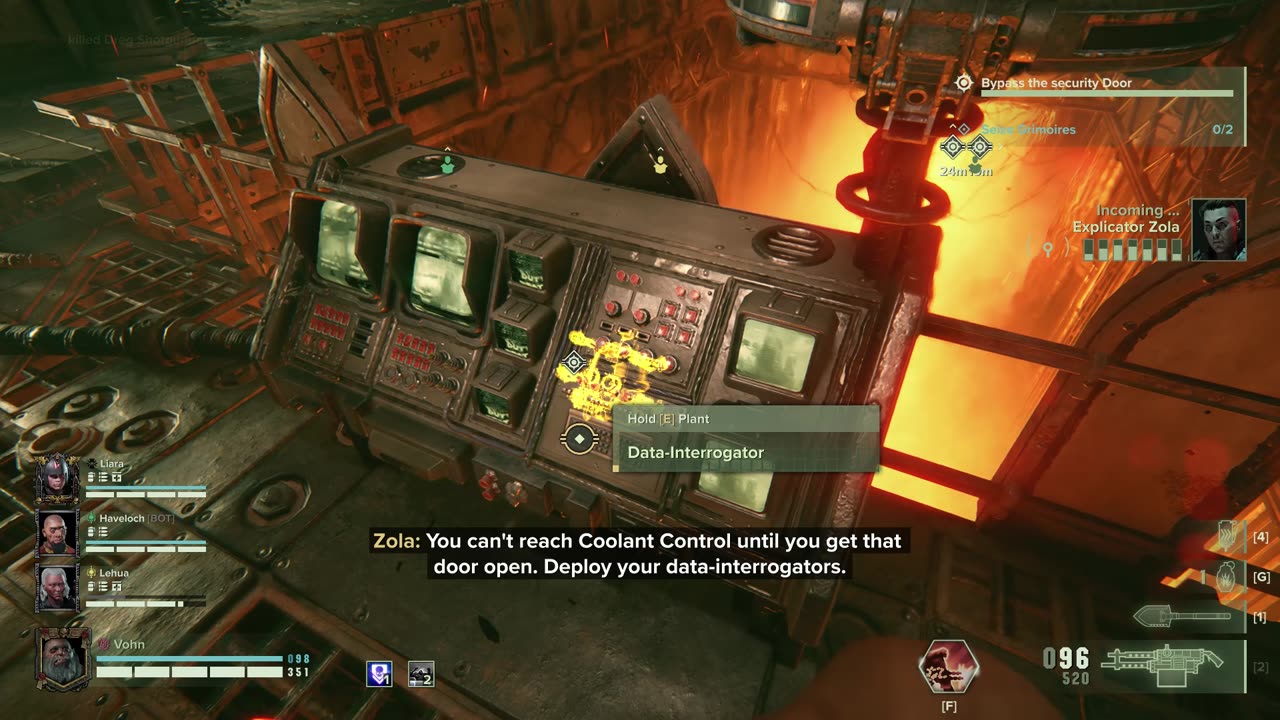The width and height of the screenshot is (1280, 720).
Task: Click the grey buff icon with stack 2
Action: (421, 674)
